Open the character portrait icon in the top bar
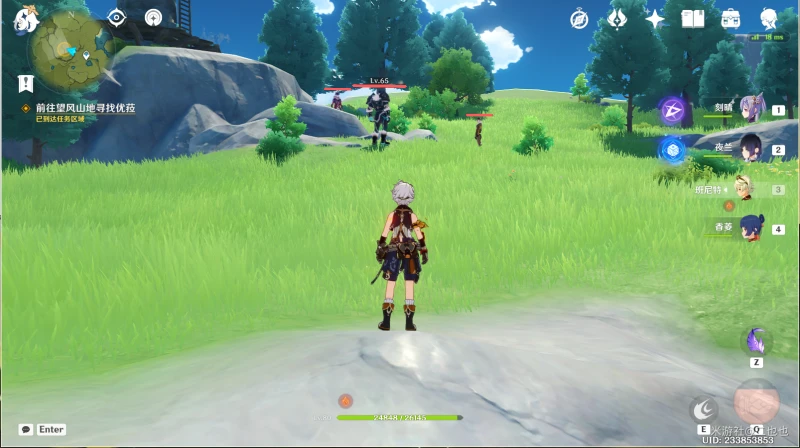The height and width of the screenshot is (448, 800). [769, 19]
